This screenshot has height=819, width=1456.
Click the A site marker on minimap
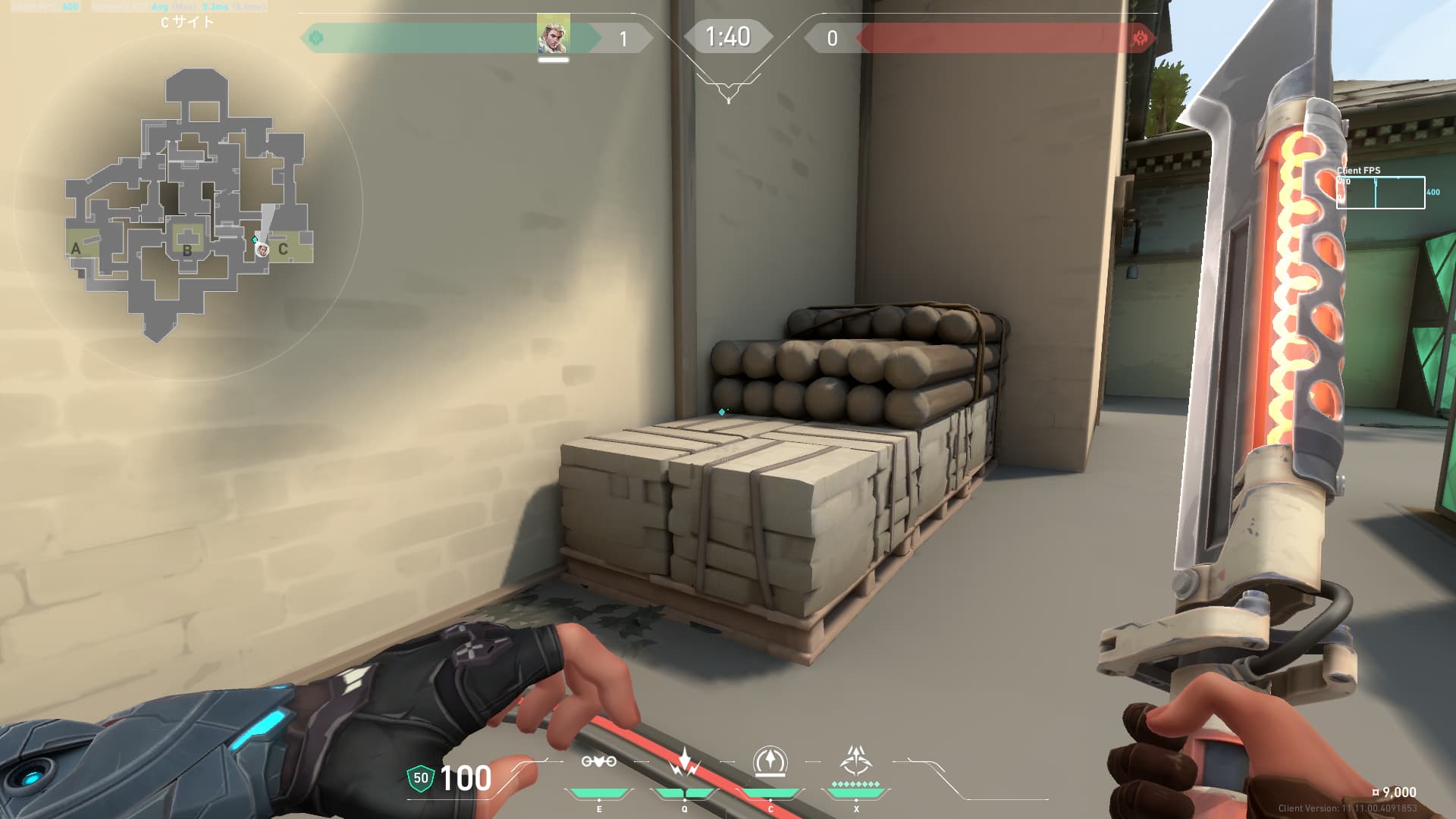tap(76, 248)
